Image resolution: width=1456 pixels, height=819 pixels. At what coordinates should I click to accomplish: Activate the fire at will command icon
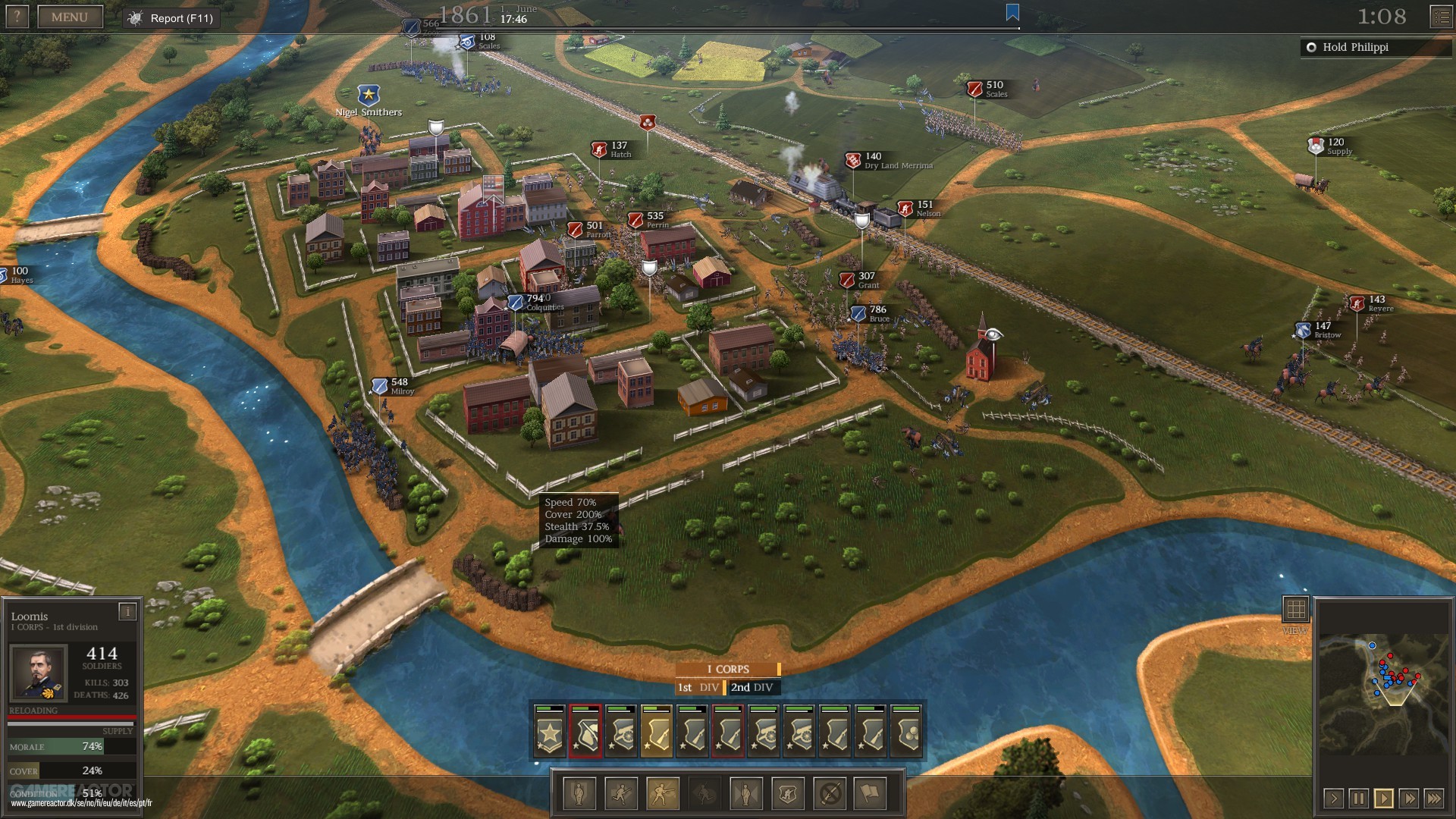pos(661,794)
